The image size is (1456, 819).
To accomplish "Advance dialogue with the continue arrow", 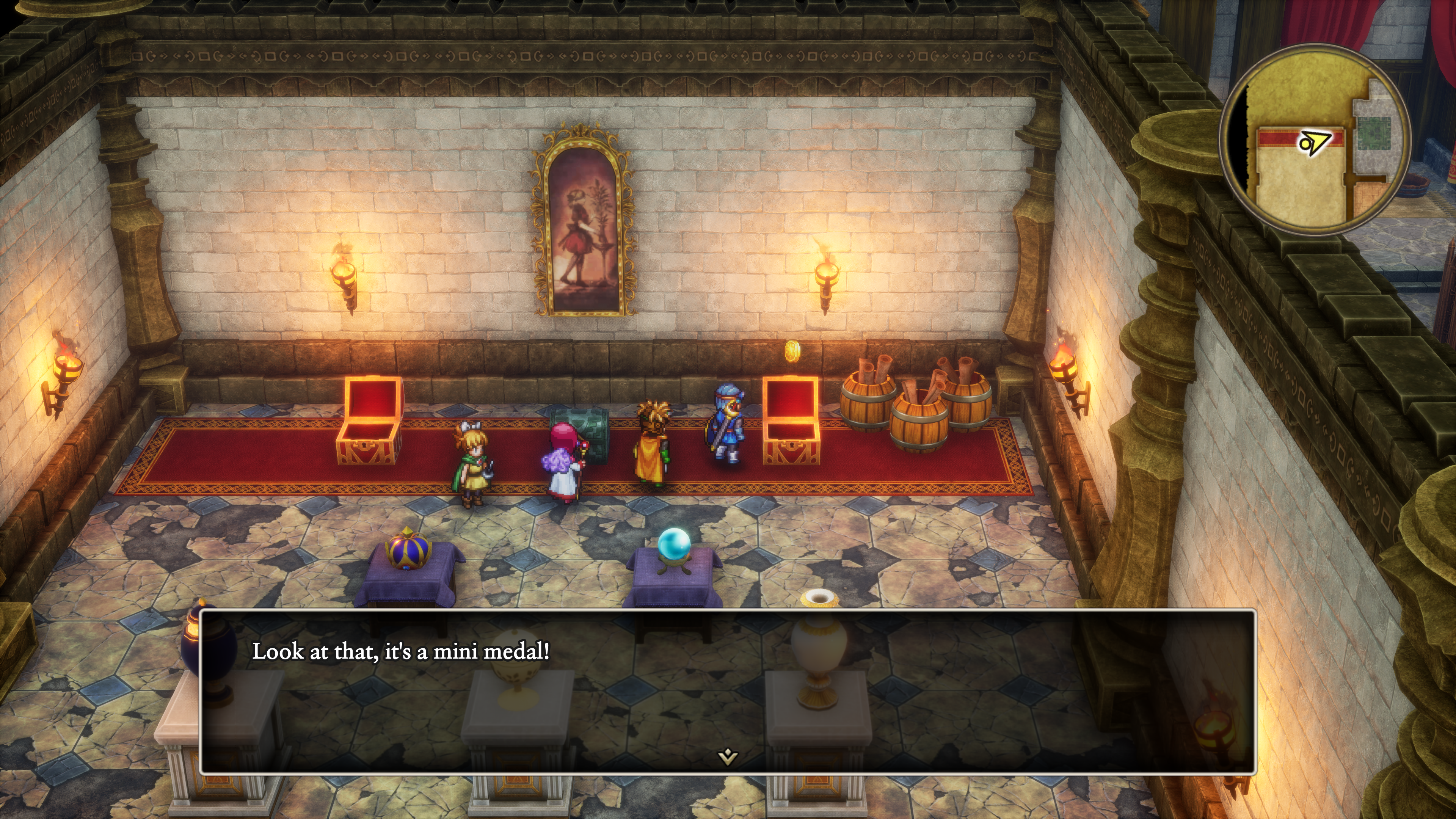I will pos(728,756).
